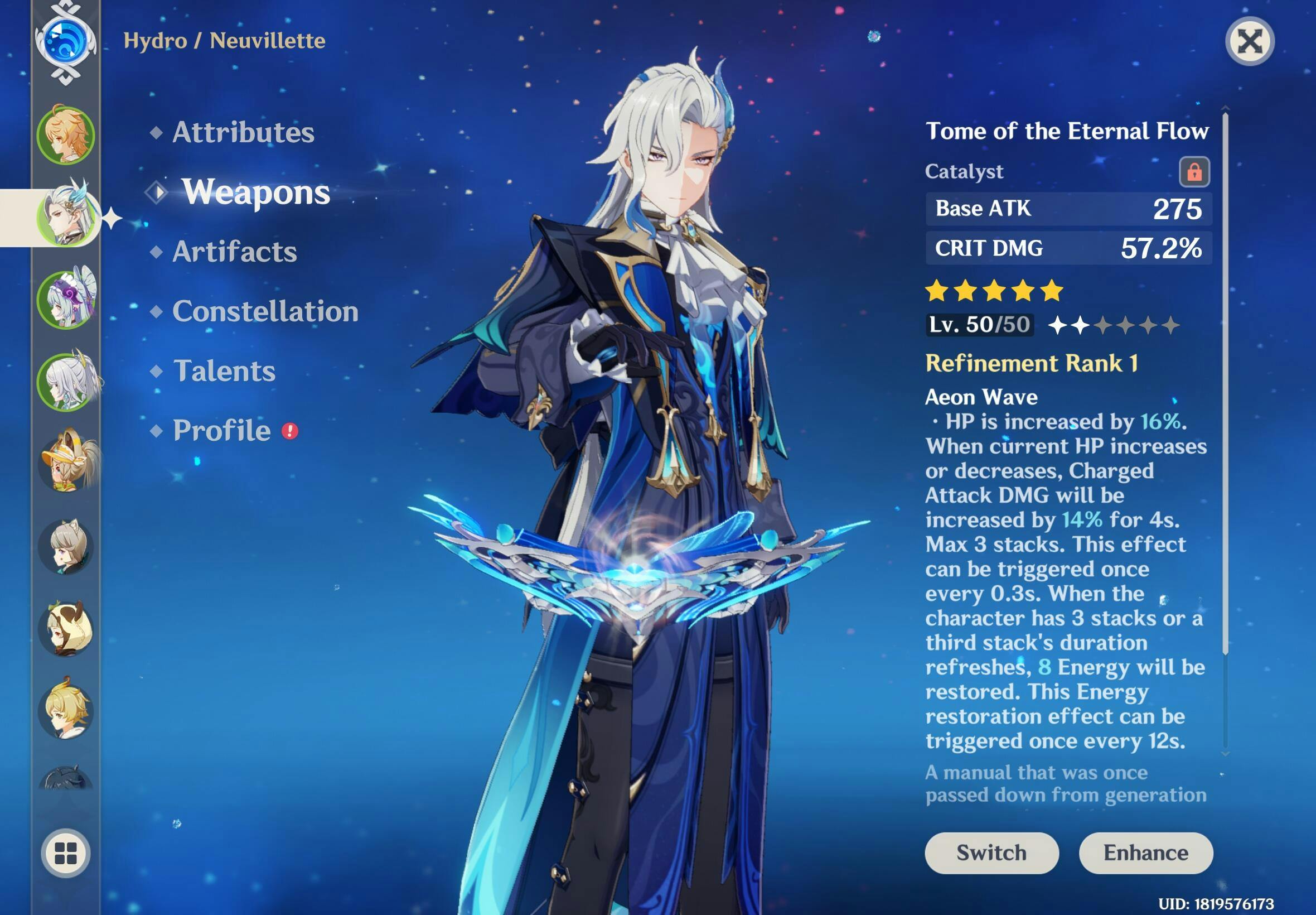Select the character in the cream spotted hood
Viewport: 1316px width, 915px height.
[66, 628]
